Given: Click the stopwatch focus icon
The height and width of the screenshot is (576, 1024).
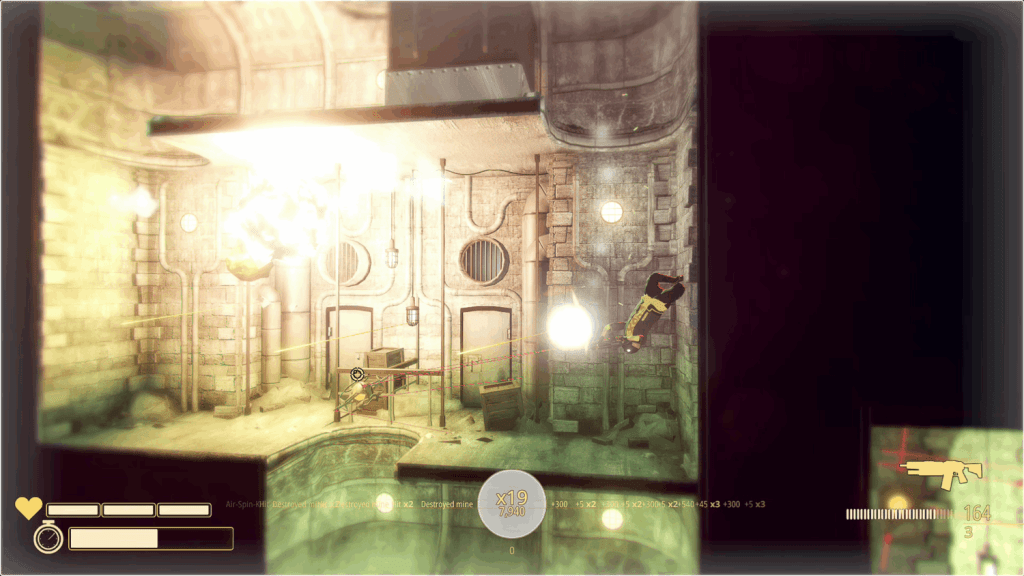Looking at the screenshot, I should 48,538.
